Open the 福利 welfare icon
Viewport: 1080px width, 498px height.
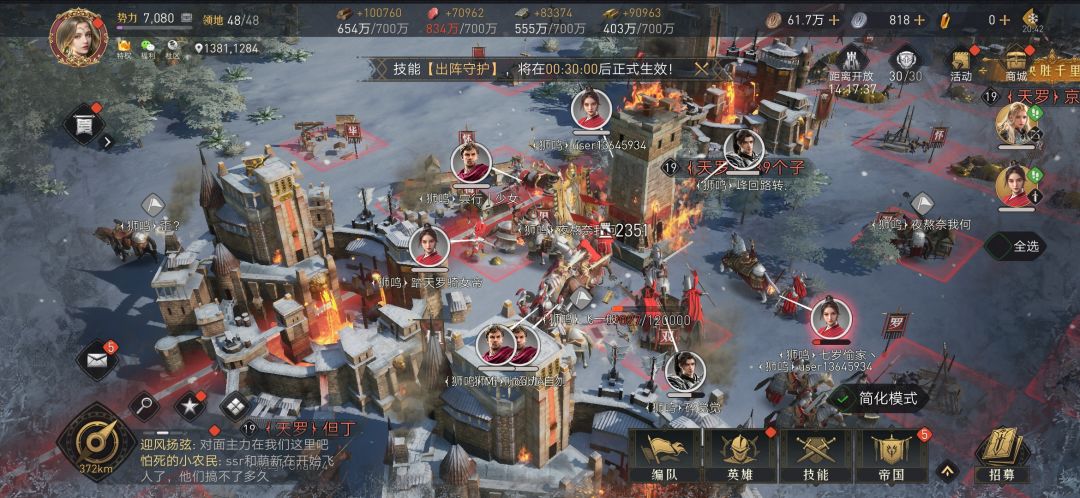(x=149, y=48)
